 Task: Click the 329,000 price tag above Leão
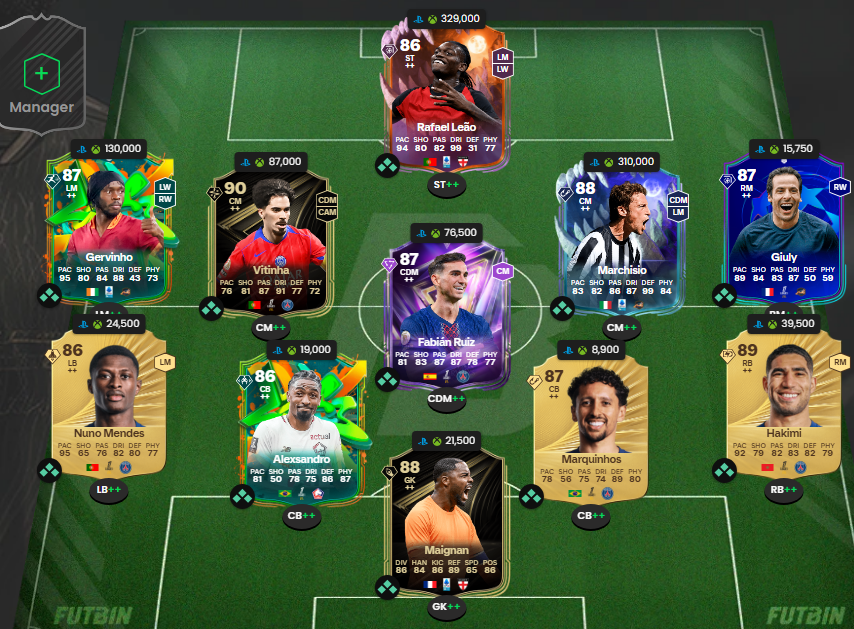pos(446,18)
